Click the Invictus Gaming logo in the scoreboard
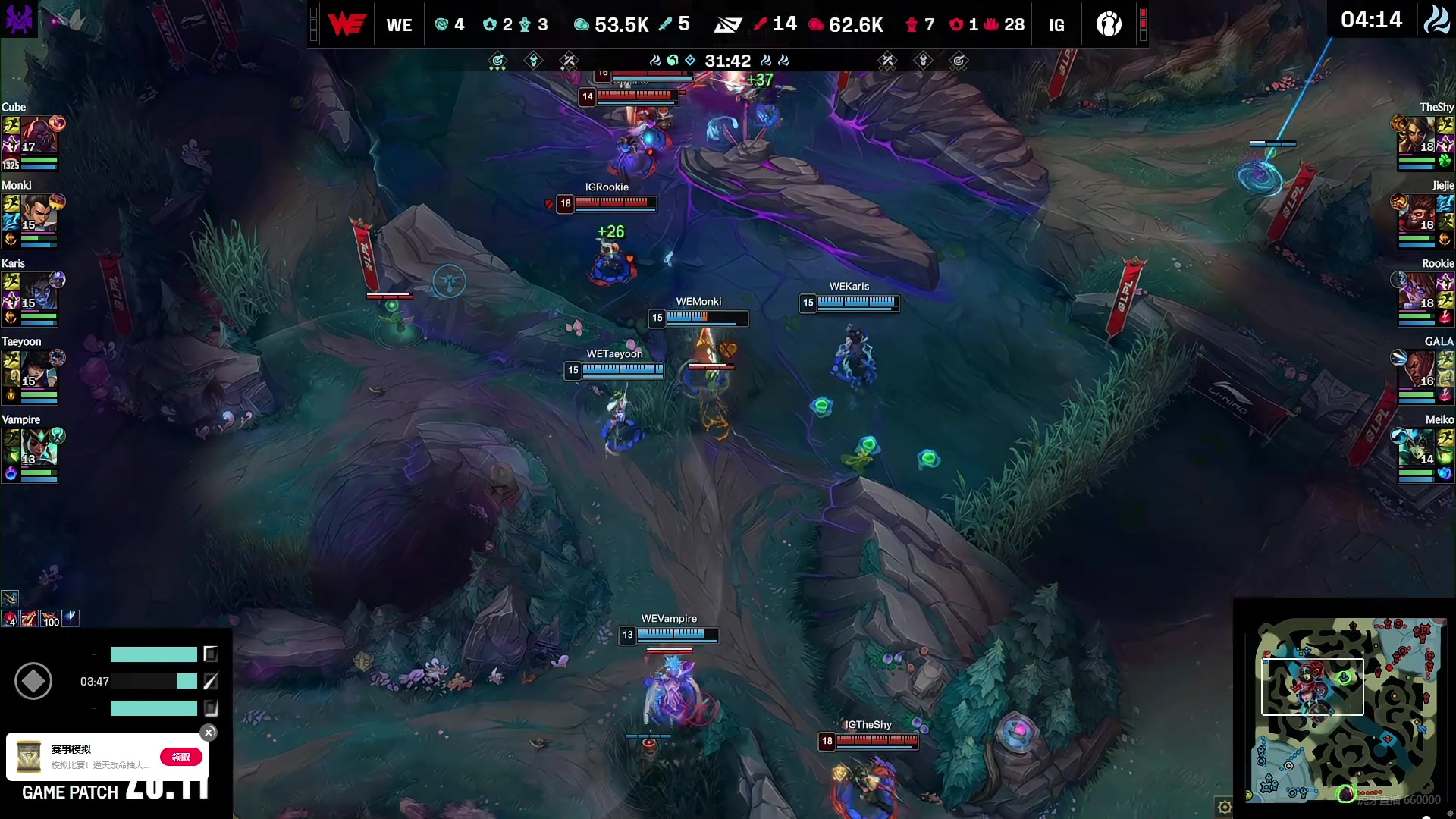The image size is (1456, 819). click(1109, 24)
